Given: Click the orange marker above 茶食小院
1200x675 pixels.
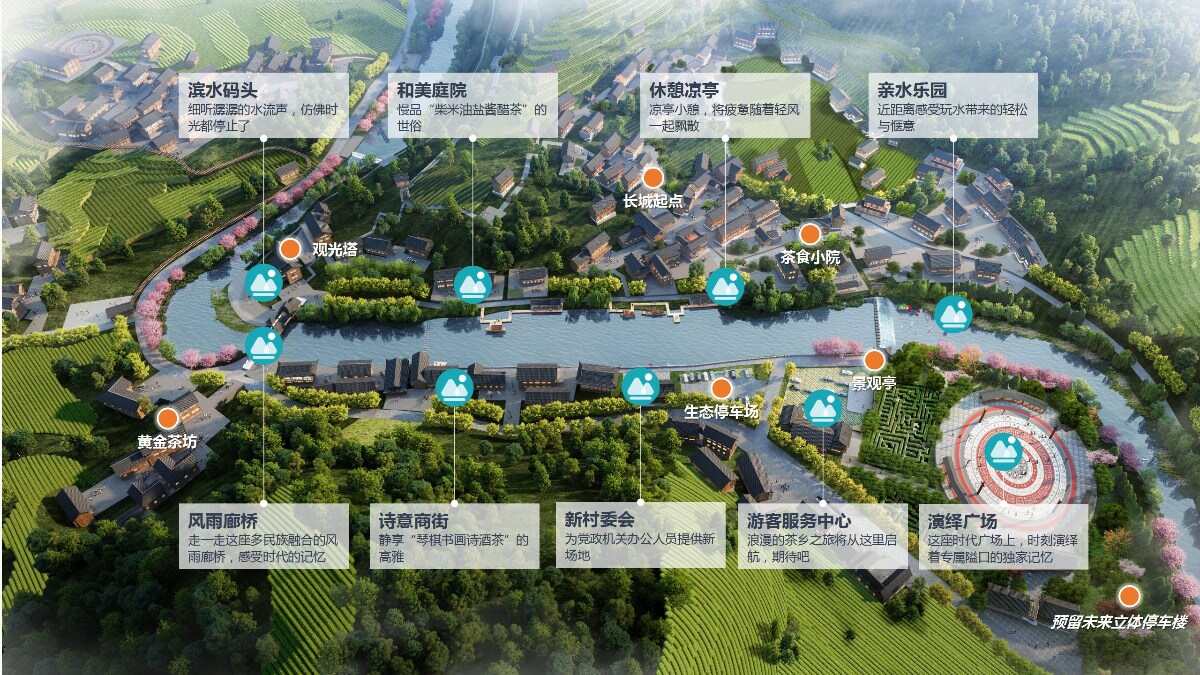Looking at the screenshot, I should click(x=810, y=234).
